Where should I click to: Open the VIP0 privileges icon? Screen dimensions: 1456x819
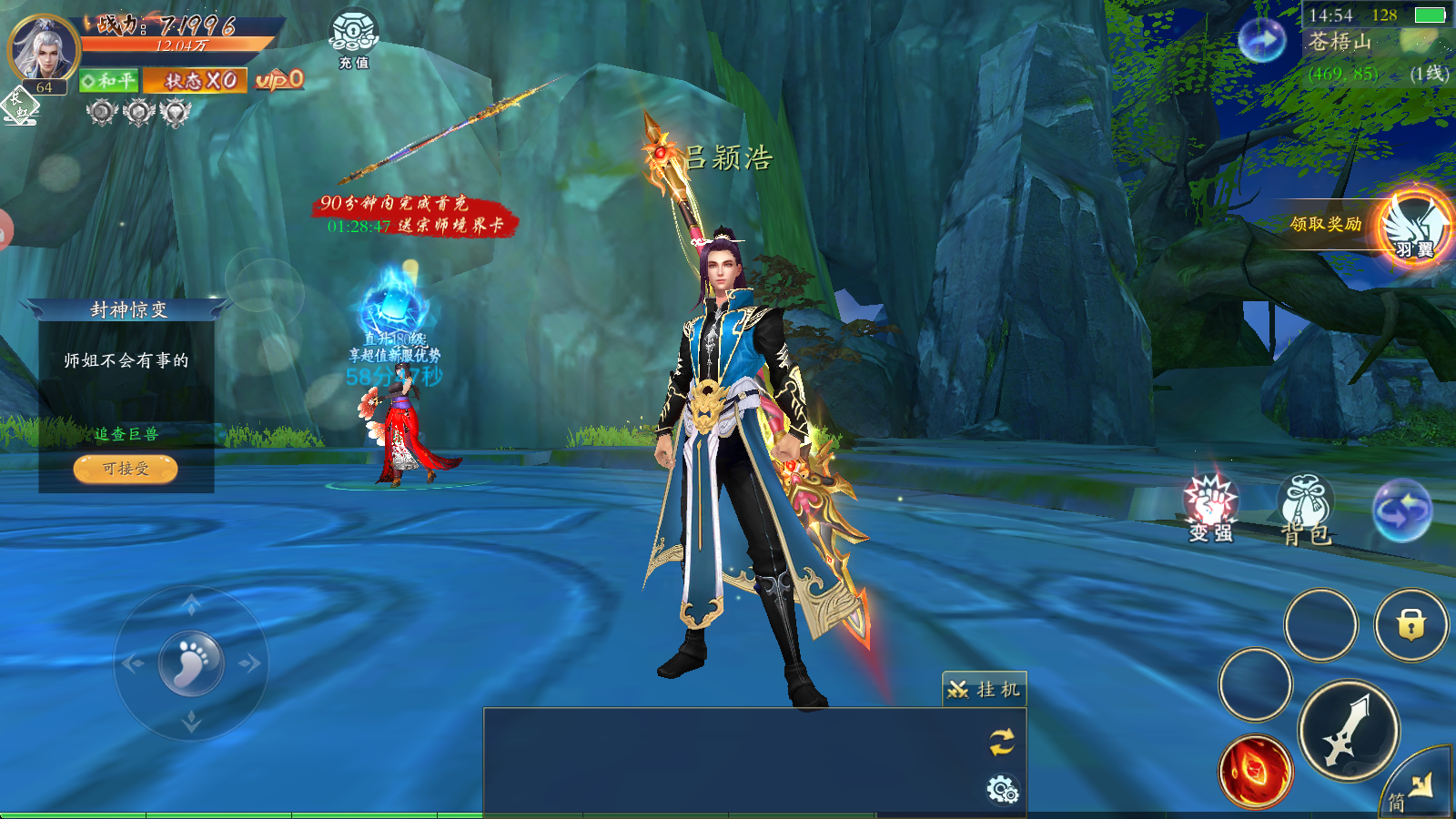pyautogui.click(x=278, y=81)
